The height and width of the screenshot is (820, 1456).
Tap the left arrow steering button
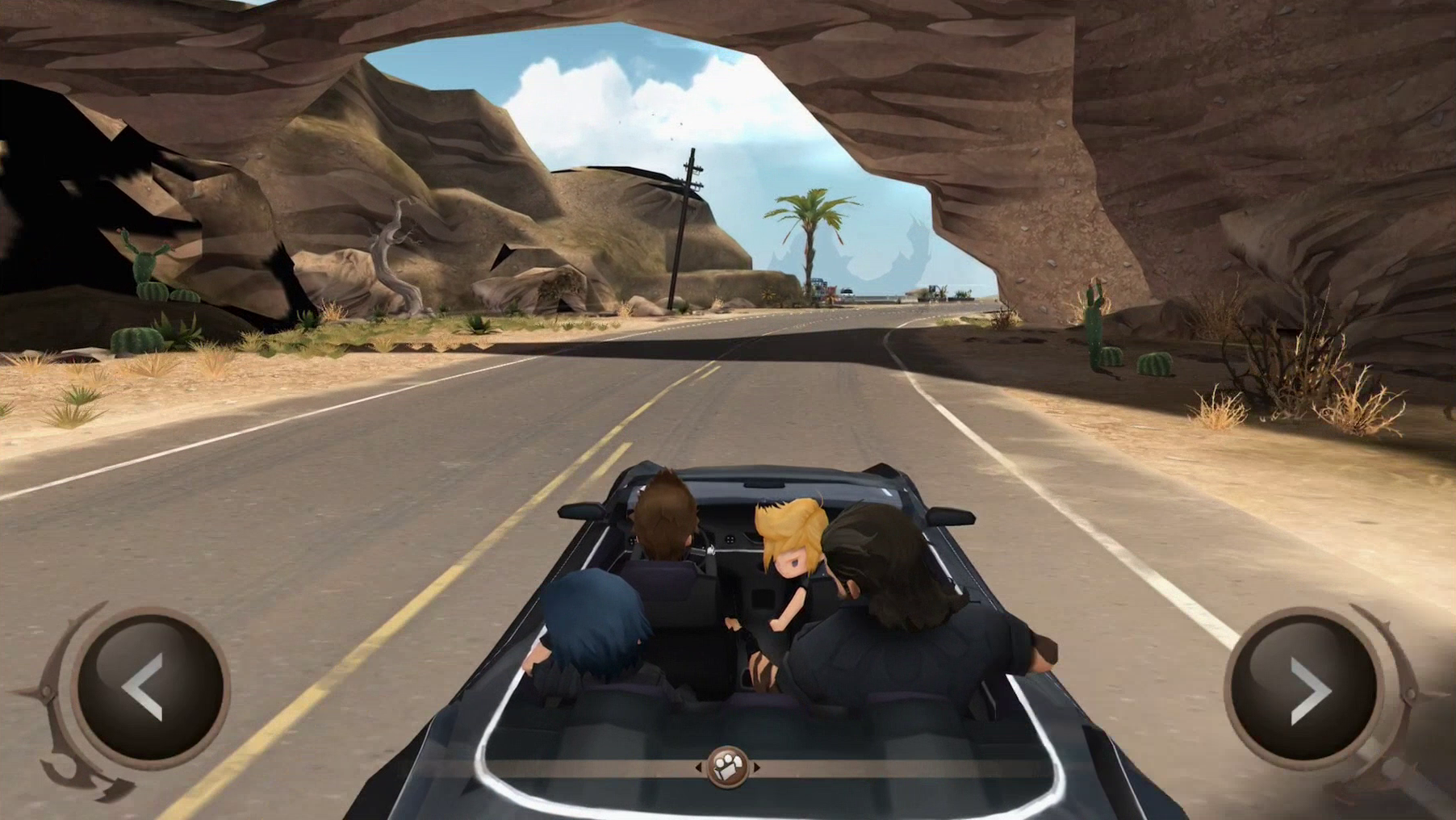[x=148, y=688]
